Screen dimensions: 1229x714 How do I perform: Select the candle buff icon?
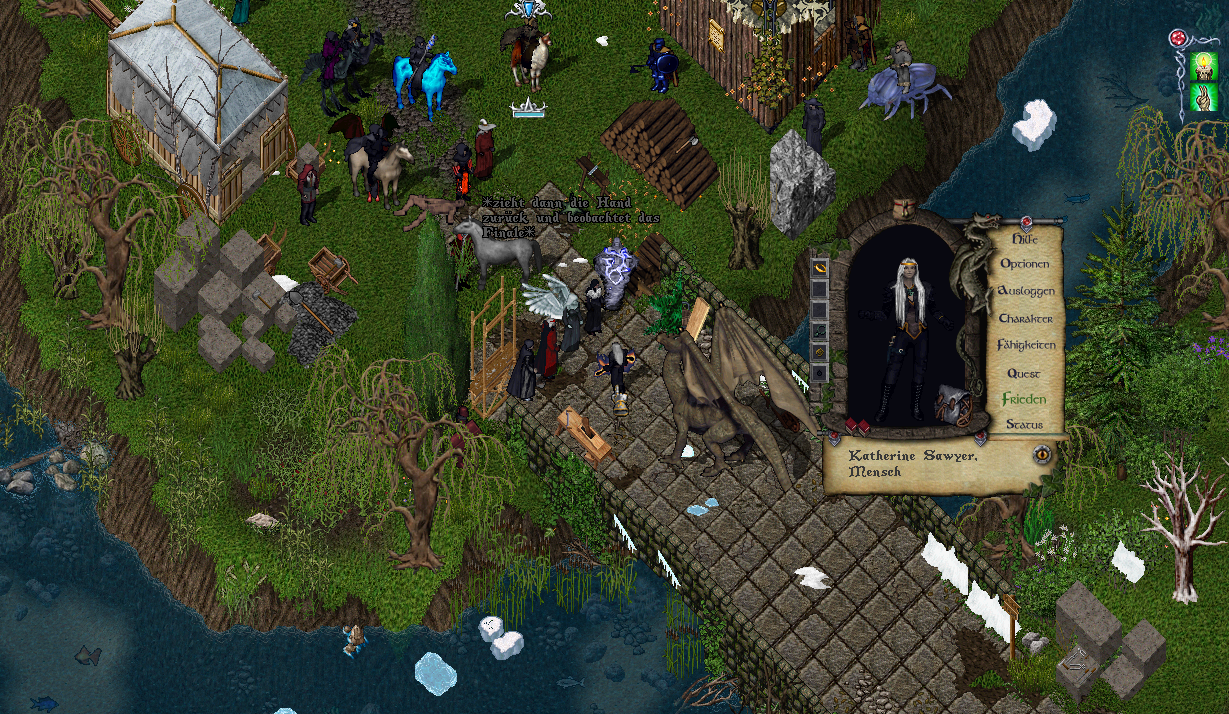(x=1203, y=67)
